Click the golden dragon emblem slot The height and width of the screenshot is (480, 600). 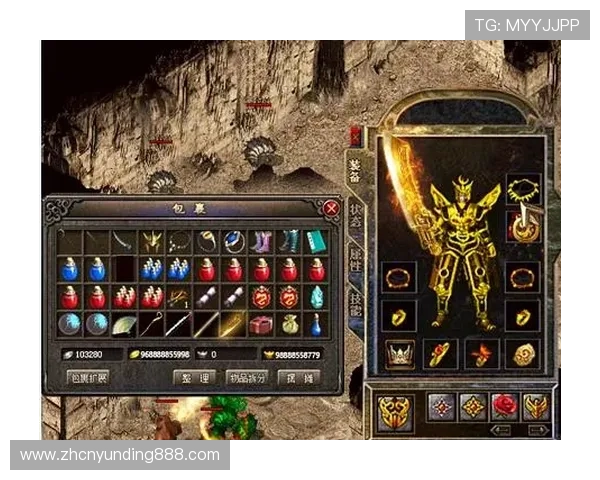tap(394, 411)
